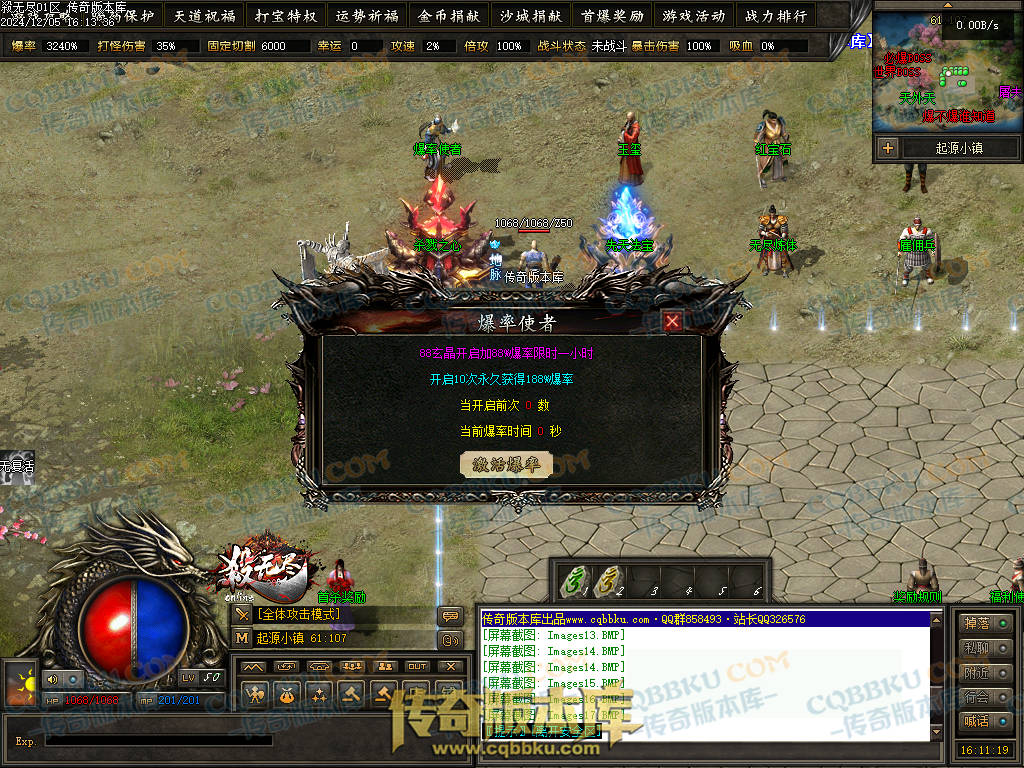Image resolution: width=1024 pixels, height=768 pixels.
Task: Click the 激活爆率 button in the dialog
Action: pos(506,465)
